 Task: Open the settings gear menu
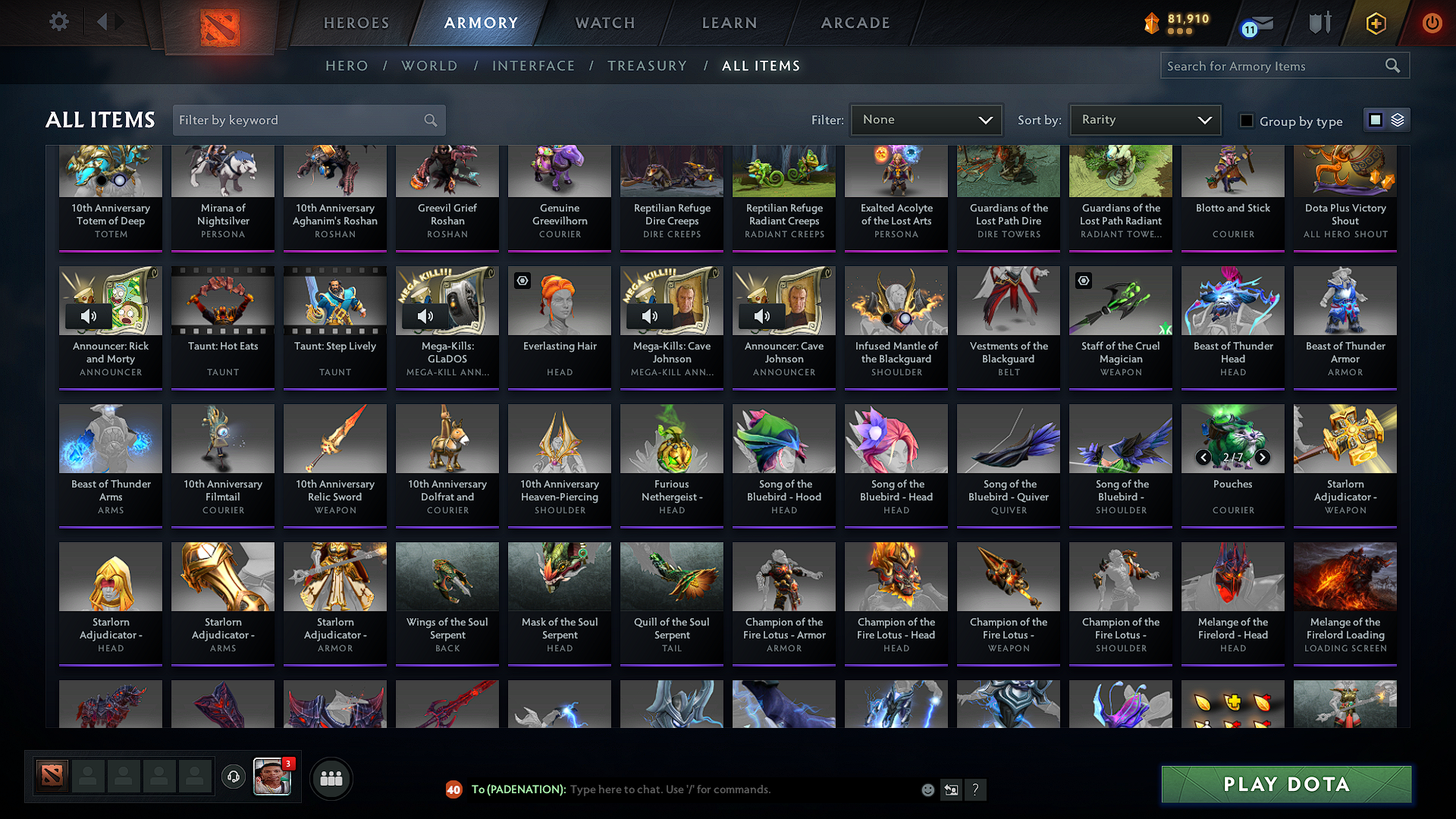(x=58, y=22)
